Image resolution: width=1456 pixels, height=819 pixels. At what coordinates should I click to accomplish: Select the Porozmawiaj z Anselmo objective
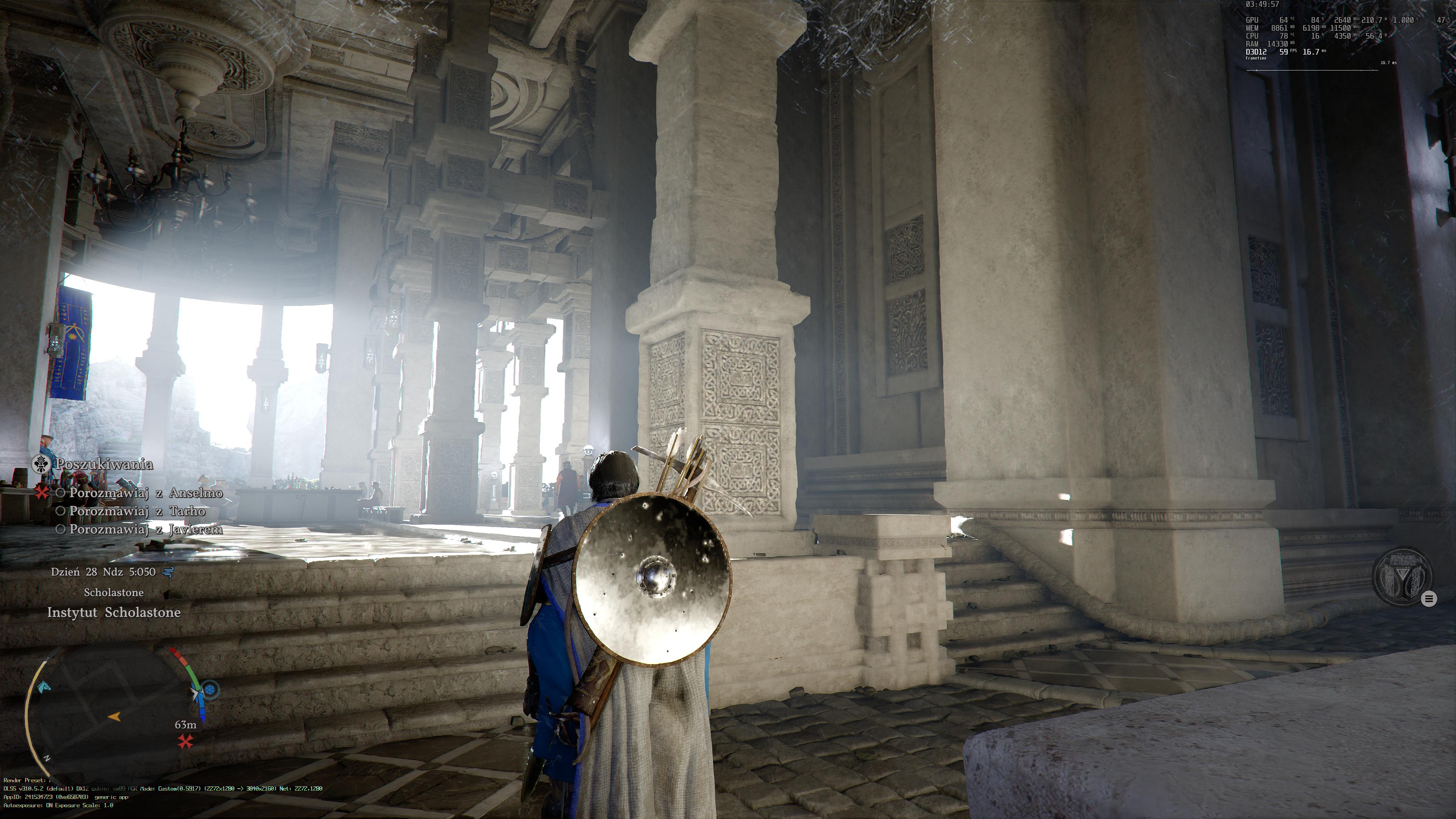pos(146,493)
